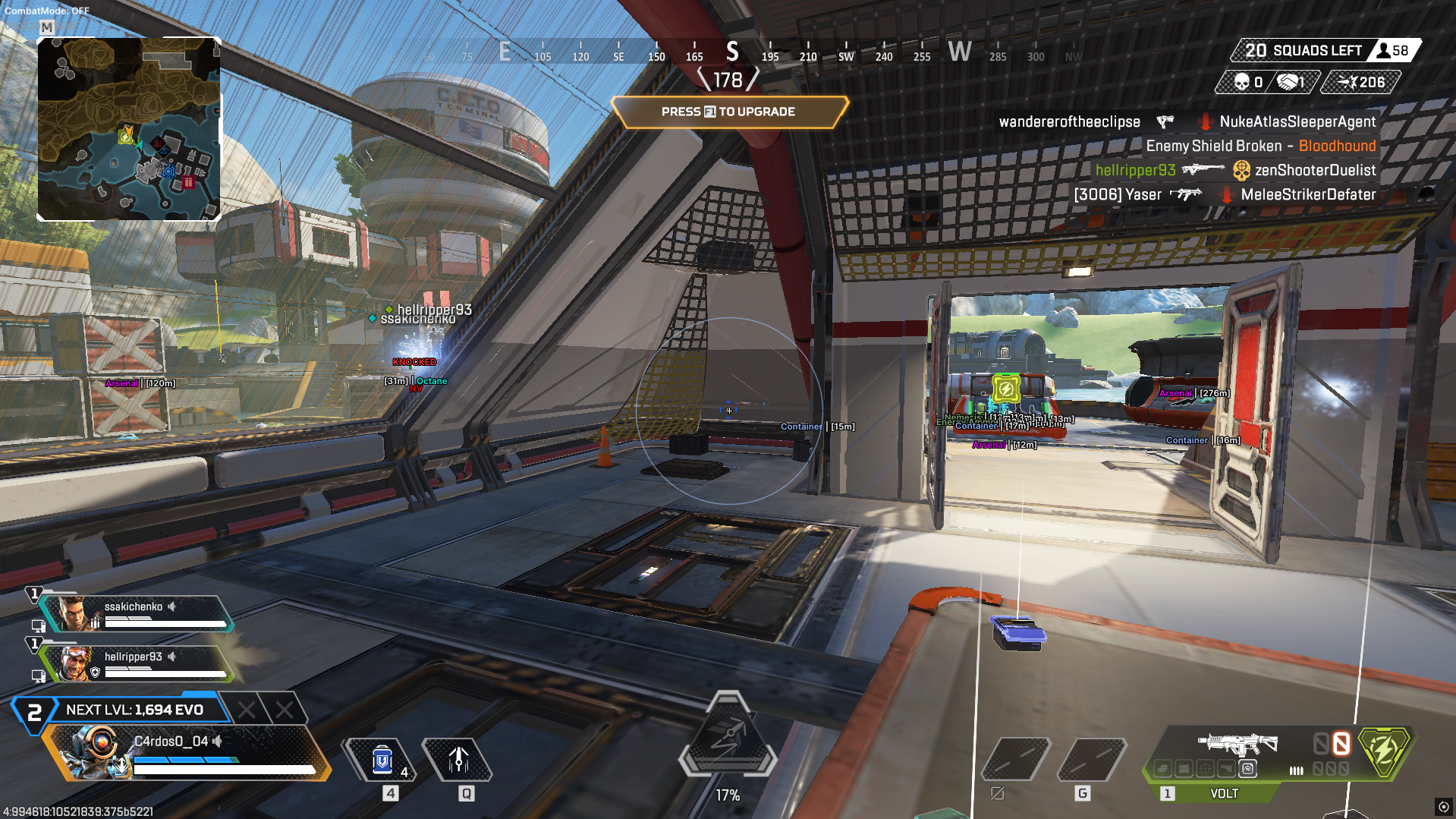Click the damage counter burst icon

[1346, 80]
